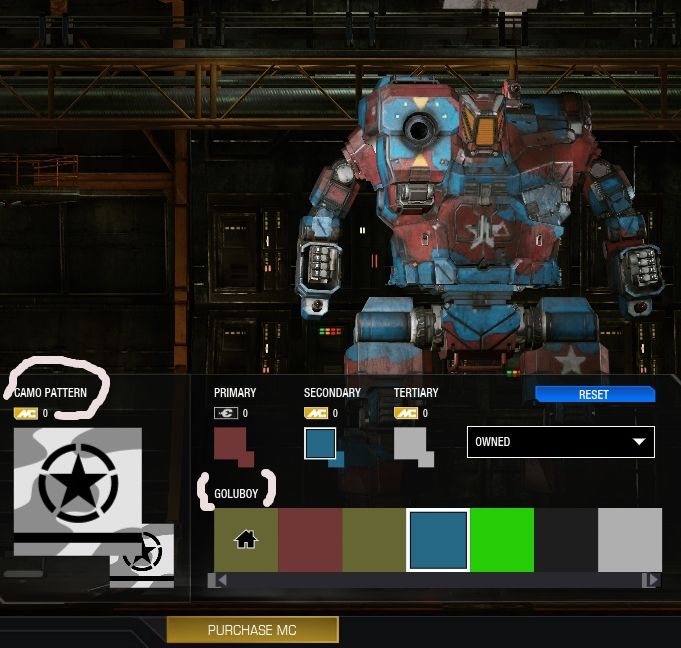Pick the light gray palette swatch
The image size is (681, 648).
click(x=630, y=540)
